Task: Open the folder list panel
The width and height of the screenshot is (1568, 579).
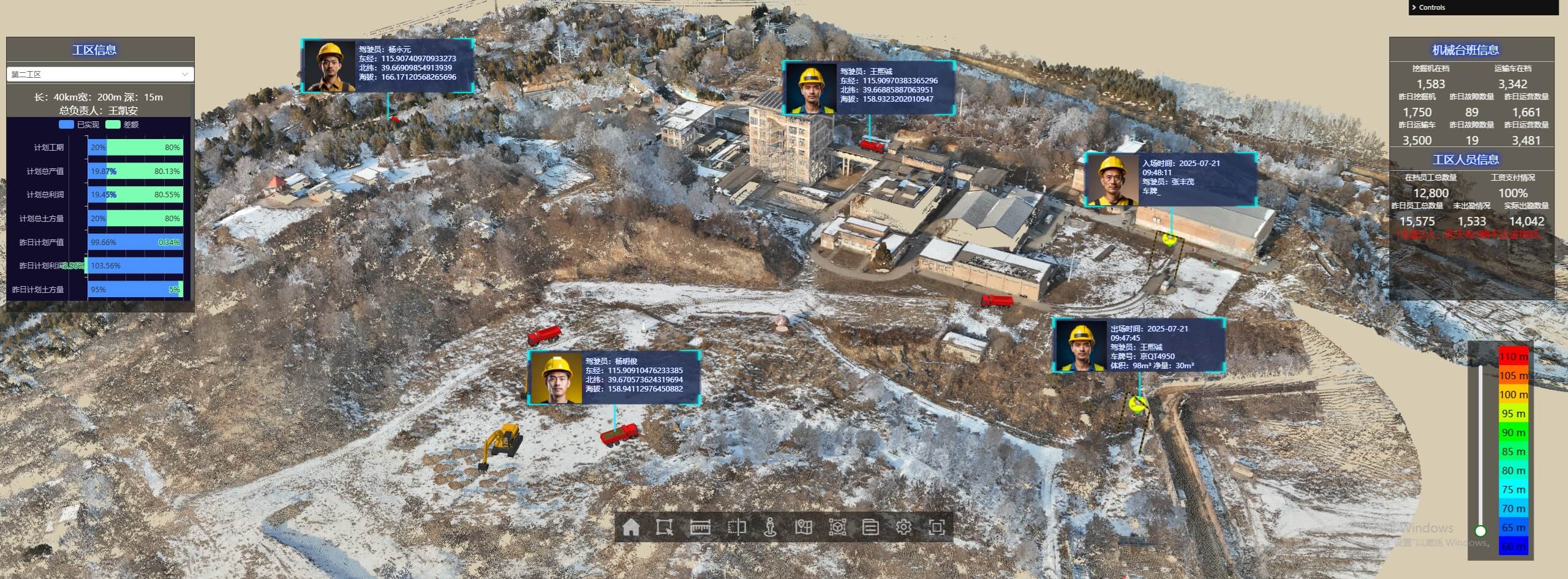Action: (870, 527)
